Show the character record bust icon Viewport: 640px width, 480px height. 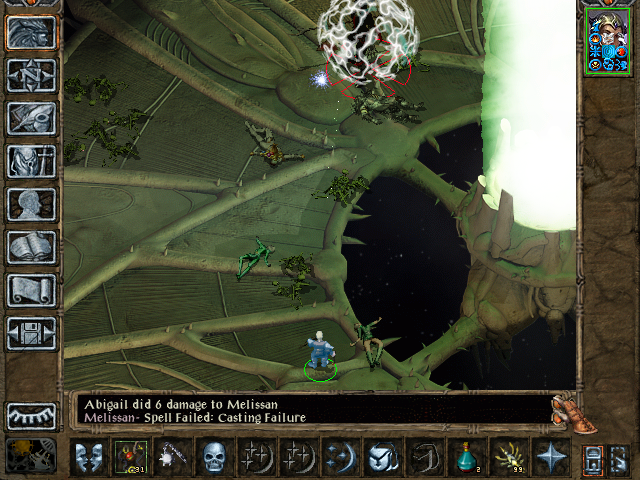pyautogui.click(x=31, y=204)
